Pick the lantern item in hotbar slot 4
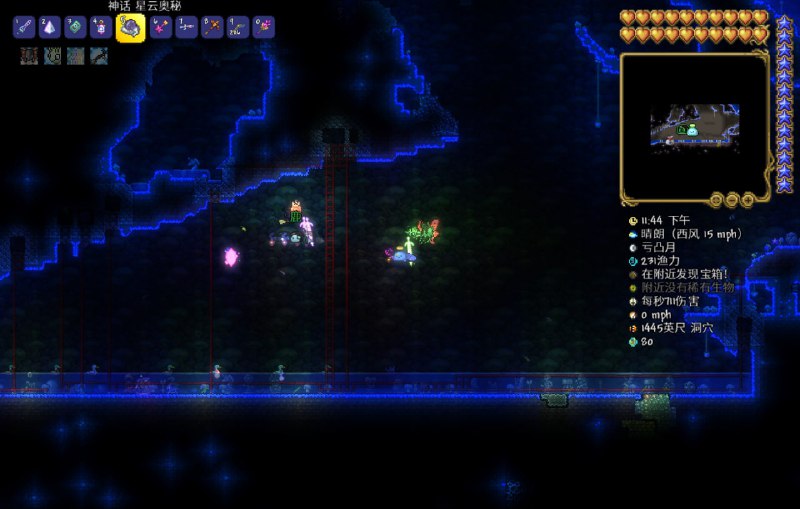The width and height of the screenshot is (800, 509). [102, 27]
